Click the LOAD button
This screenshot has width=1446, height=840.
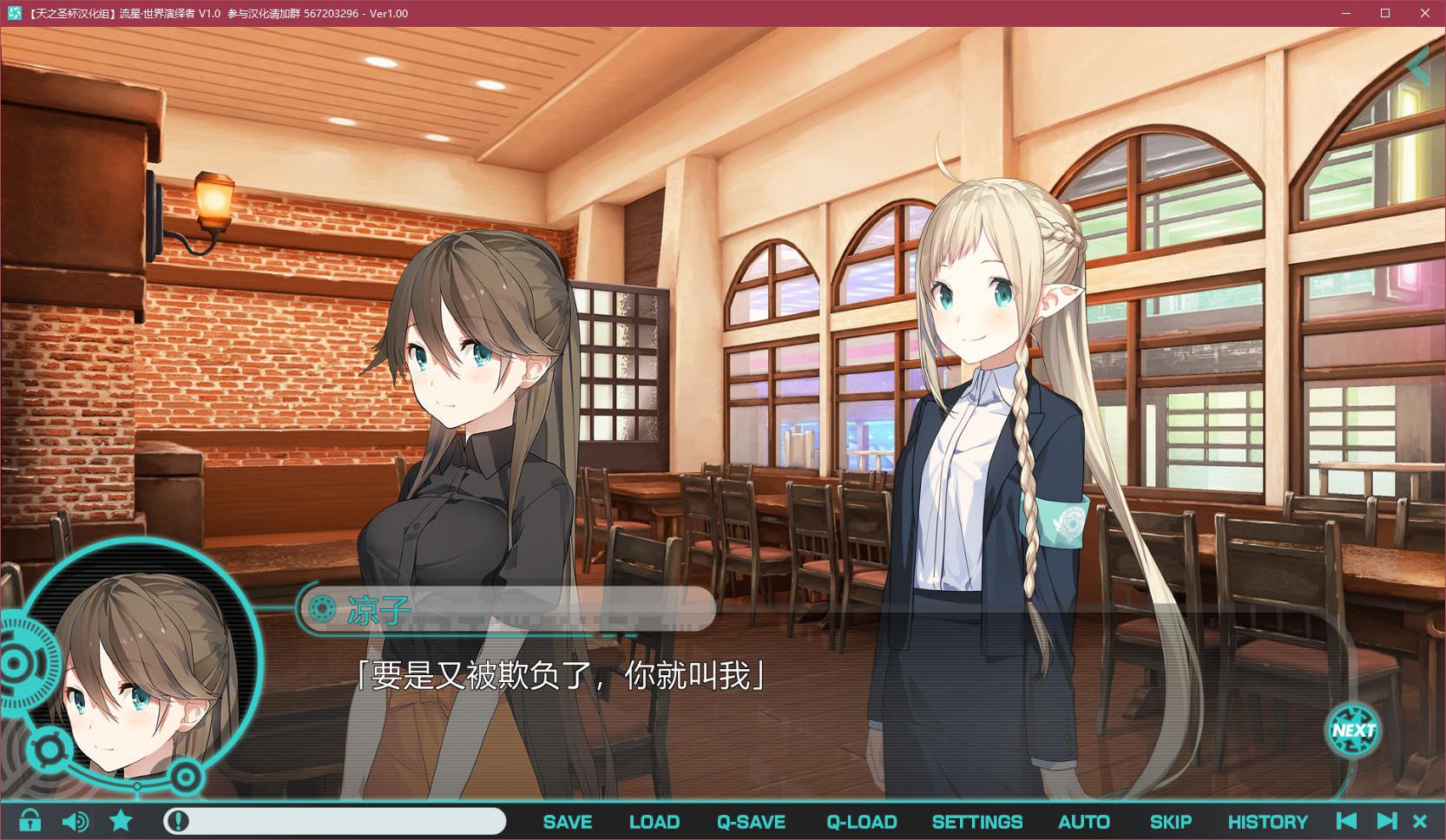click(655, 821)
